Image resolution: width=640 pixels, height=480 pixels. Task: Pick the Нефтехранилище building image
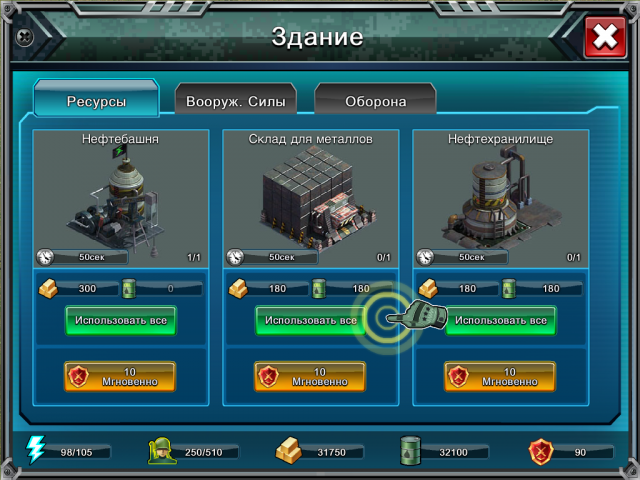tap(500, 195)
